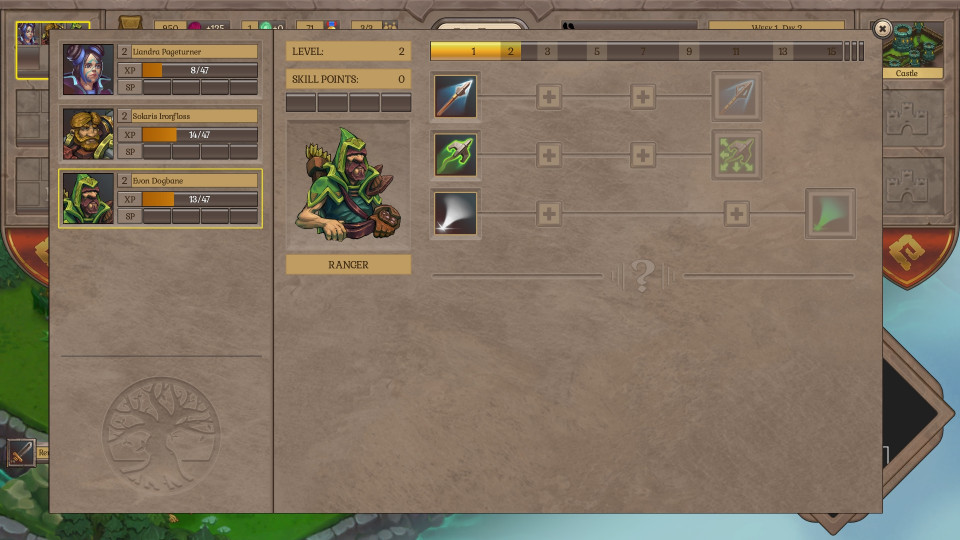Select the locked crossbow with green arrows skill

[737, 155]
